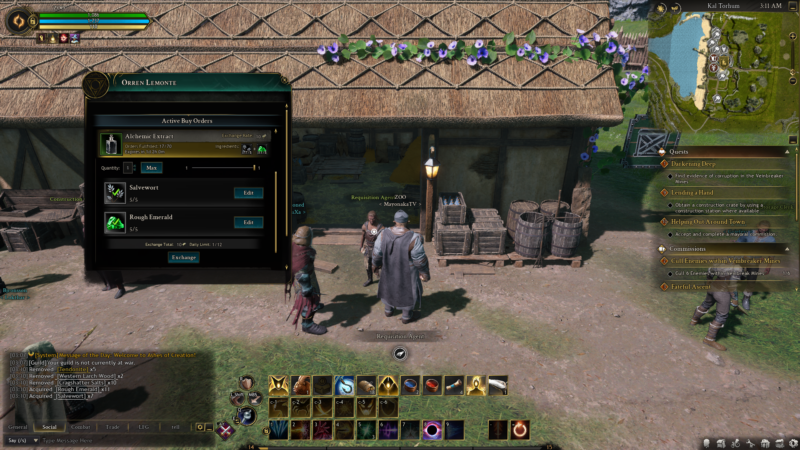The height and width of the screenshot is (450, 800).
Task: Use the blue swirl hotbar ability
Action: (345, 385)
